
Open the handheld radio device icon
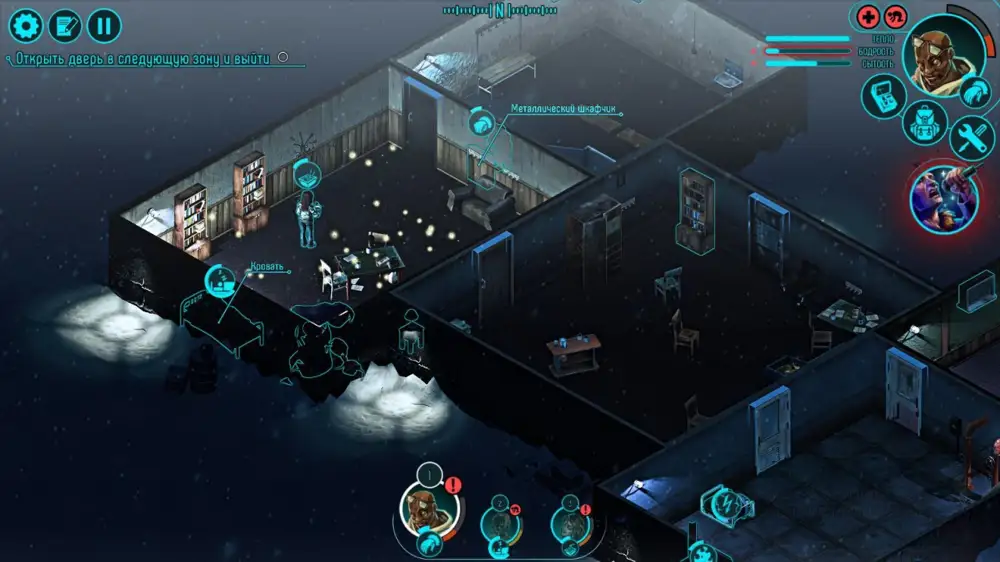(884, 95)
